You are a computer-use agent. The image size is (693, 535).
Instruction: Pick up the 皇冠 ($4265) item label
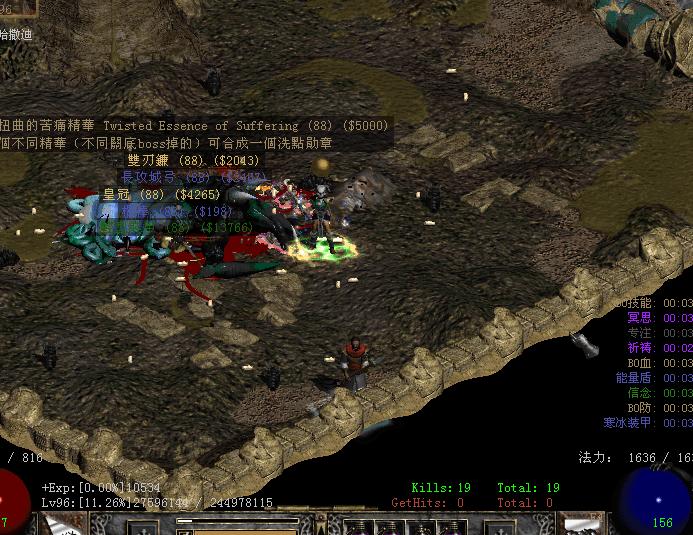coord(160,195)
